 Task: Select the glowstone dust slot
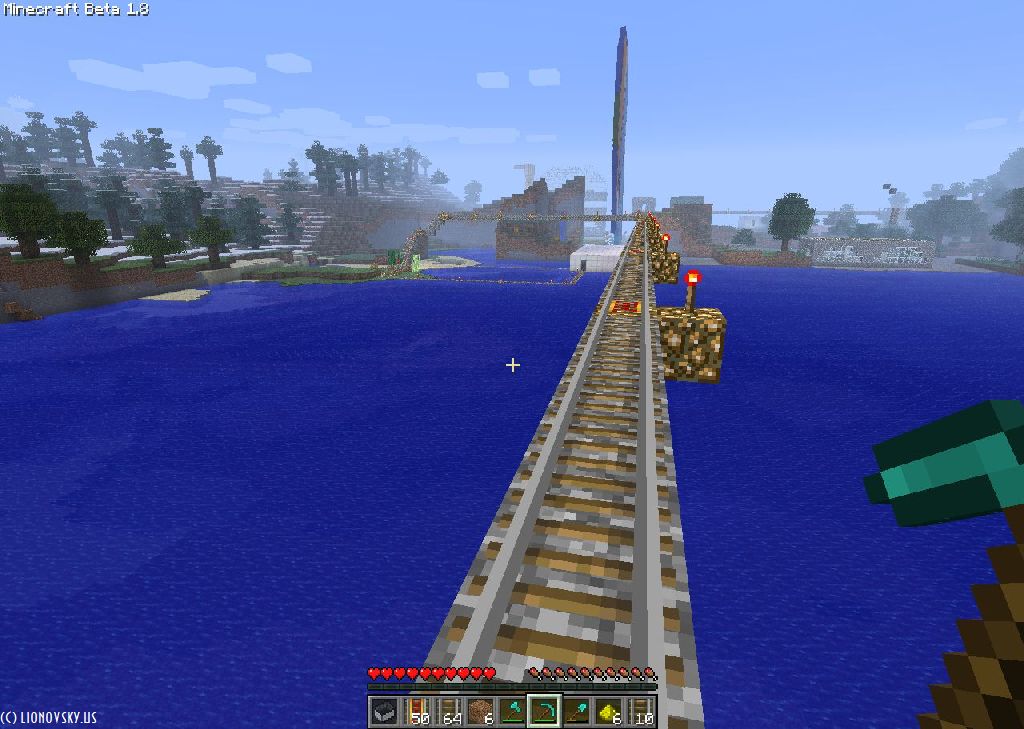pyautogui.click(x=608, y=711)
